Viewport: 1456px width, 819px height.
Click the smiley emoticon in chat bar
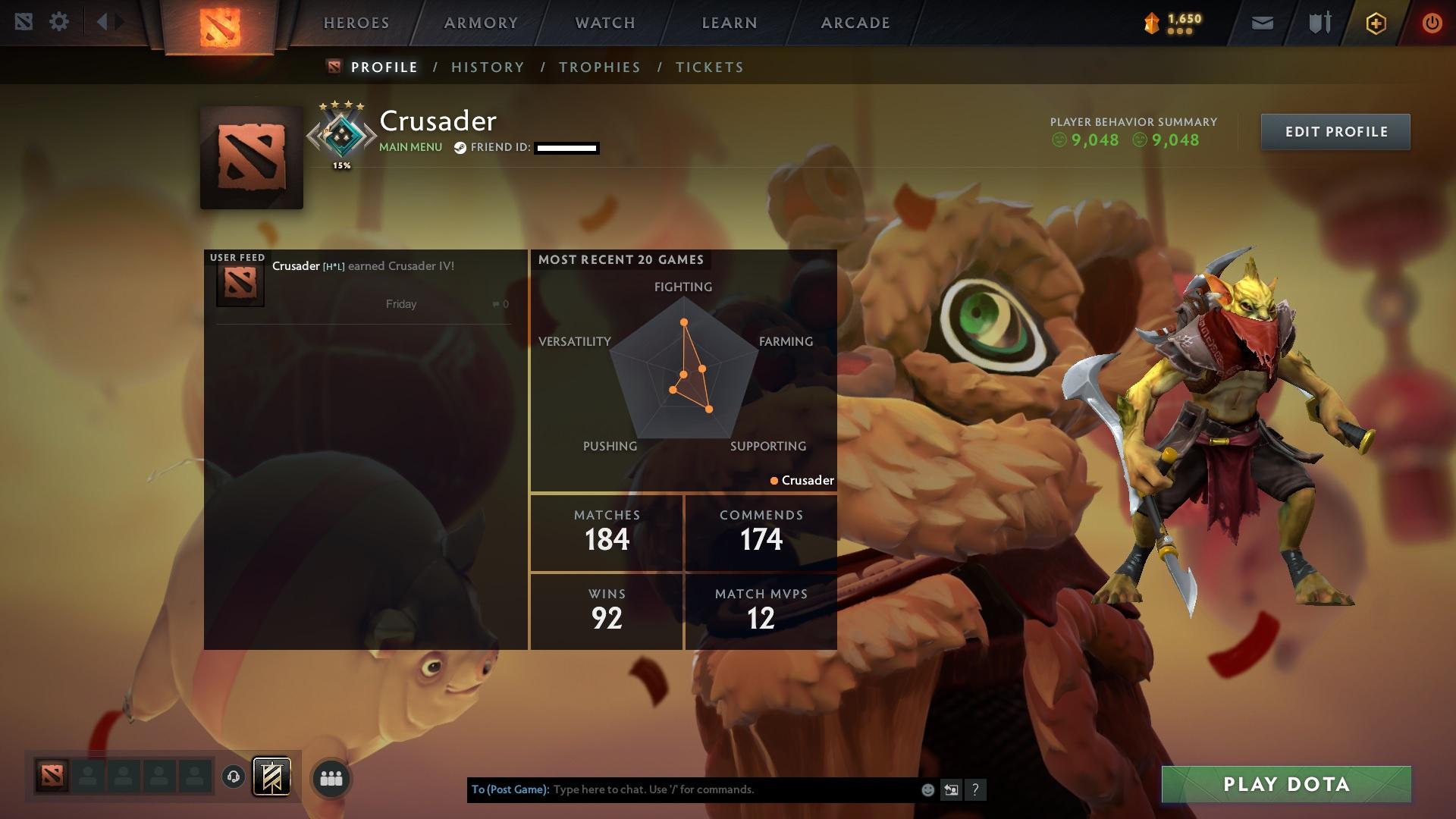(927, 789)
